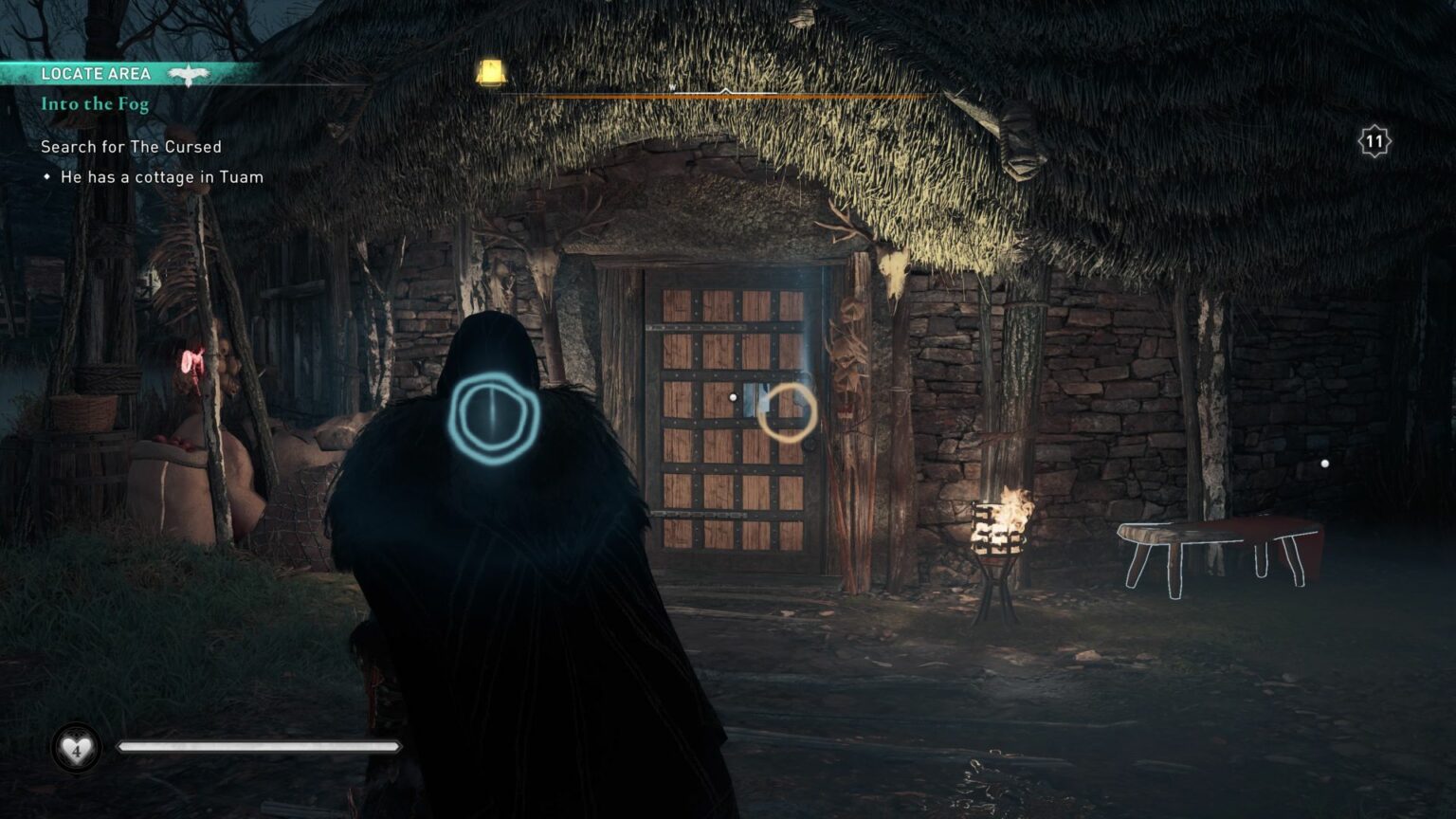Click the power level 11 star badge
This screenshot has width=1456, height=819.
[1374, 139]
